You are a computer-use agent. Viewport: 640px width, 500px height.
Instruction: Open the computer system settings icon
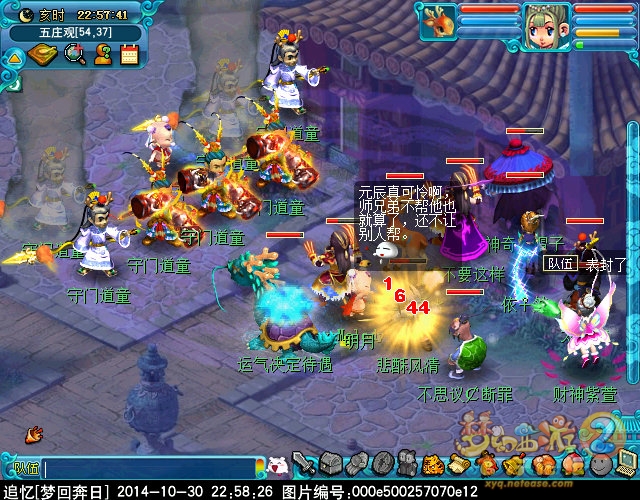coord(623,464)
